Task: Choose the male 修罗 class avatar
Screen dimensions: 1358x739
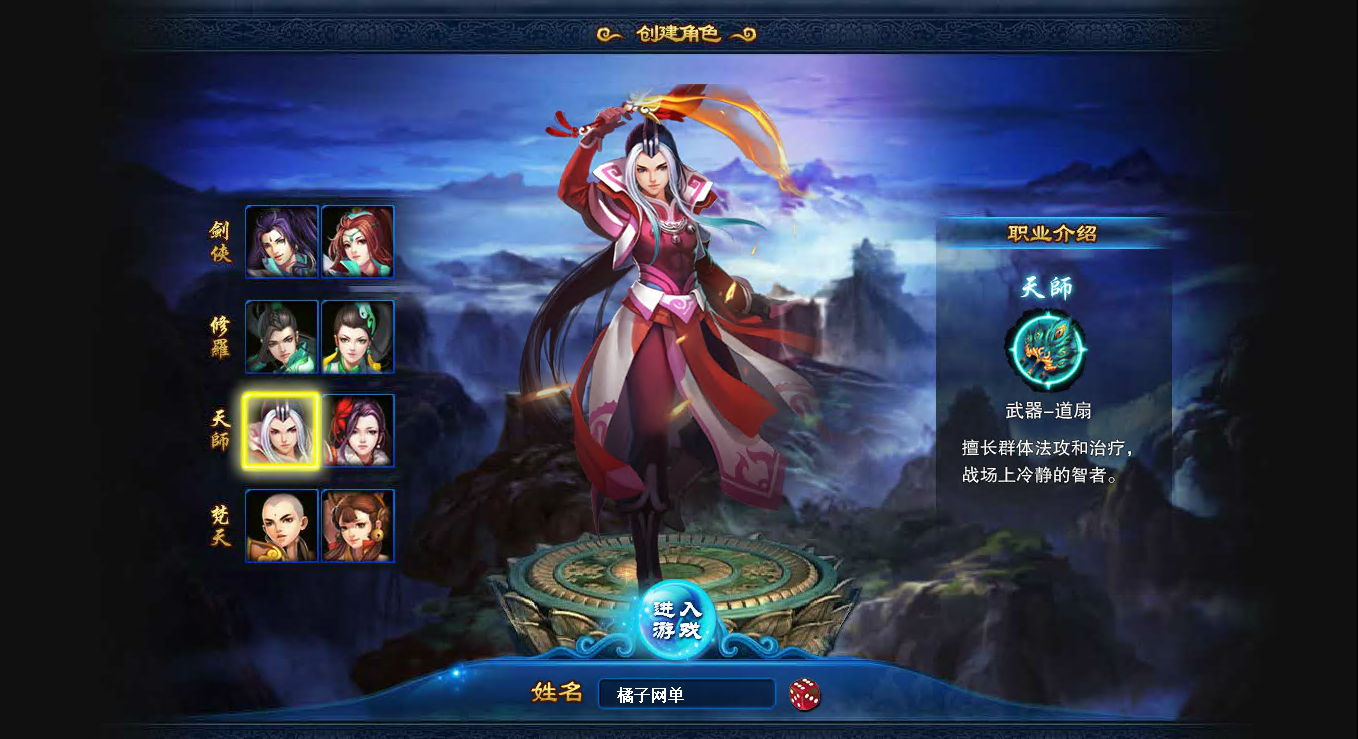Action: 281,337
